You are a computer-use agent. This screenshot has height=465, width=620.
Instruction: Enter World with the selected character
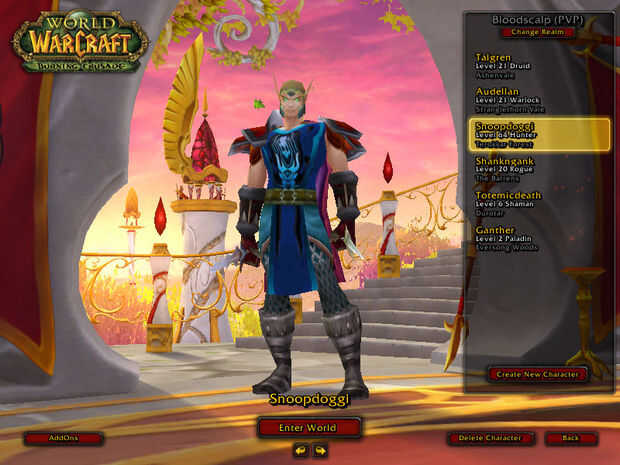[x=309, y=428]
